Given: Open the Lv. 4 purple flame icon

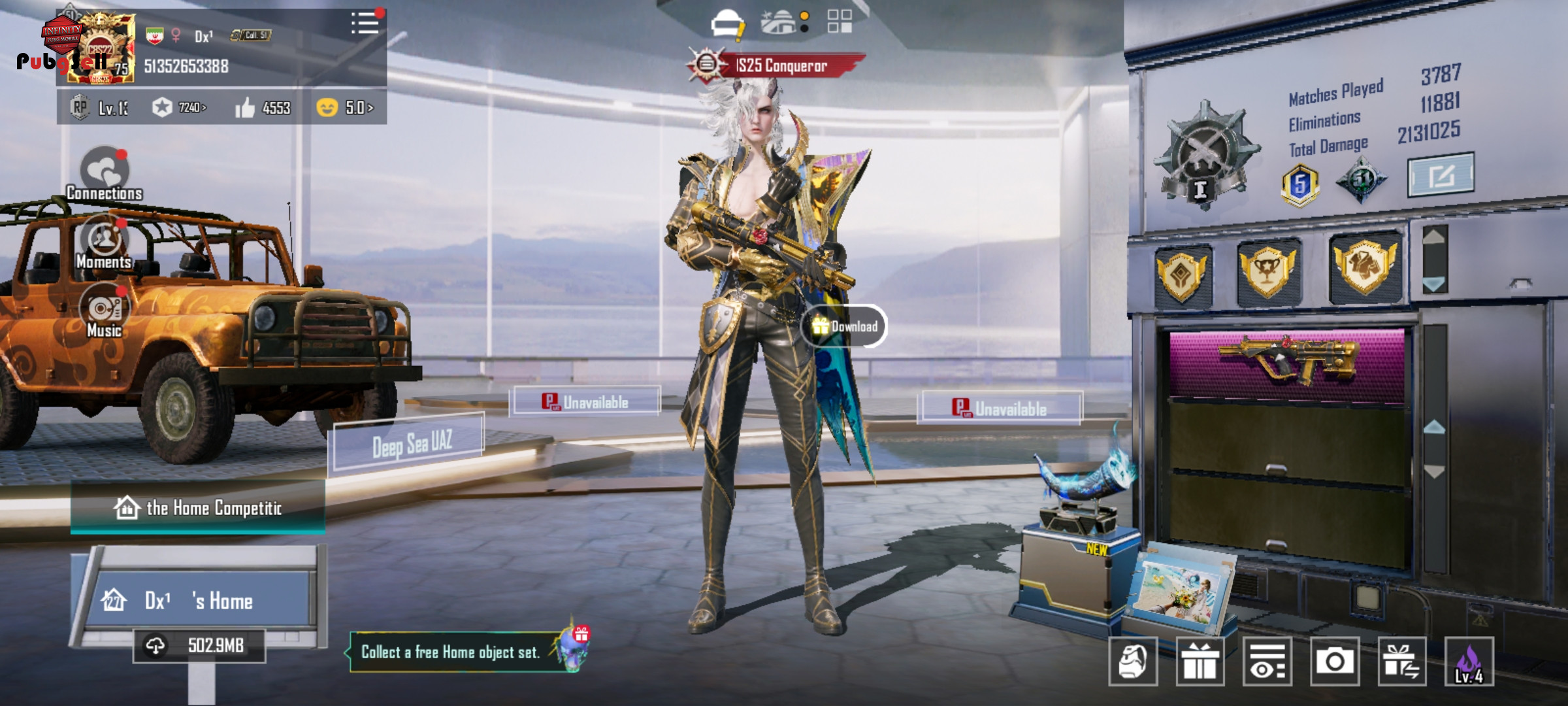Looking at the screenshot, I should pos(1469,662).
